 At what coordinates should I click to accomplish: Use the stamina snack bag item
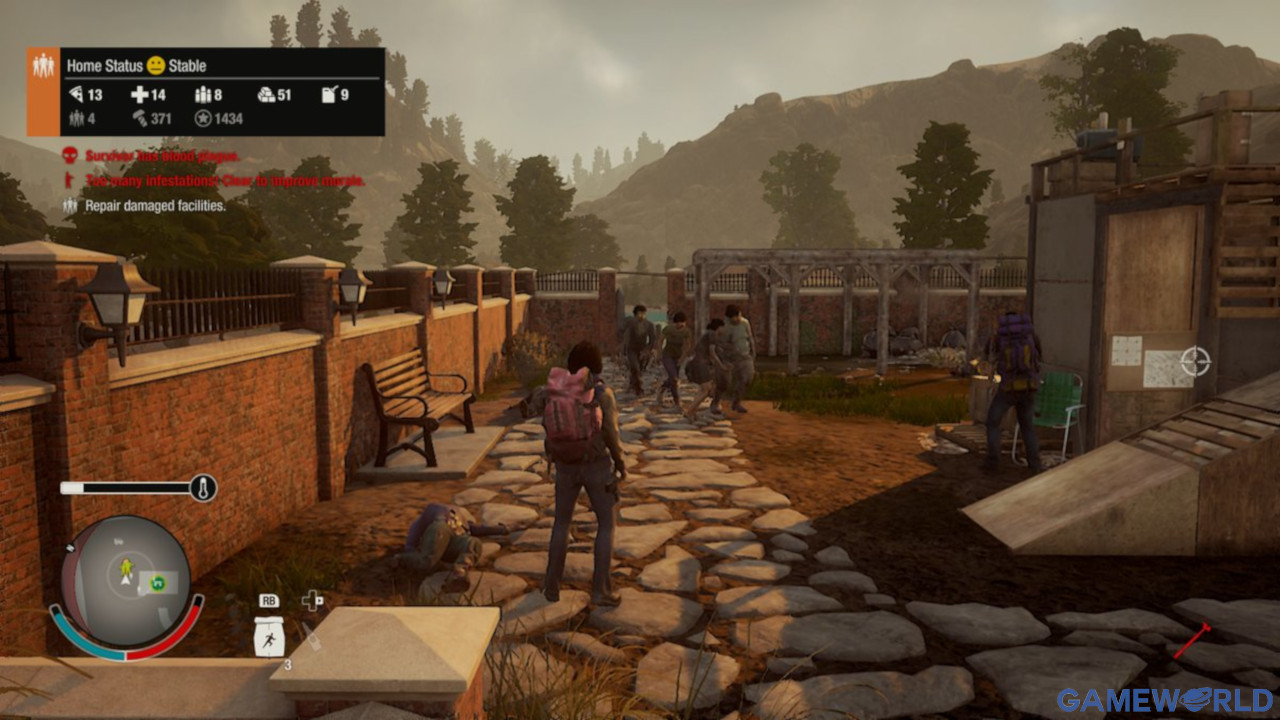point(268,637)
